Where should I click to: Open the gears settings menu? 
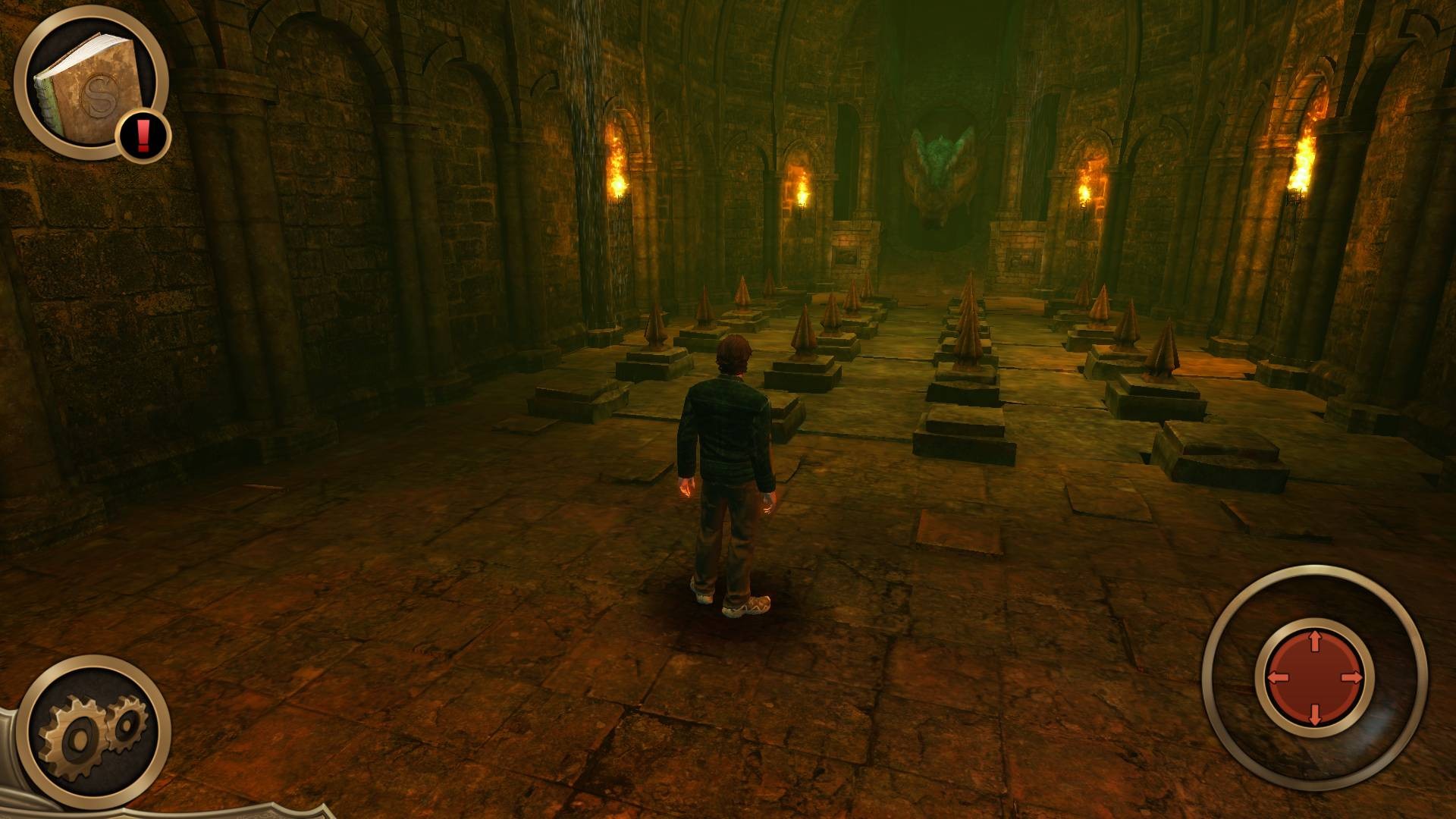coord(94,732)
